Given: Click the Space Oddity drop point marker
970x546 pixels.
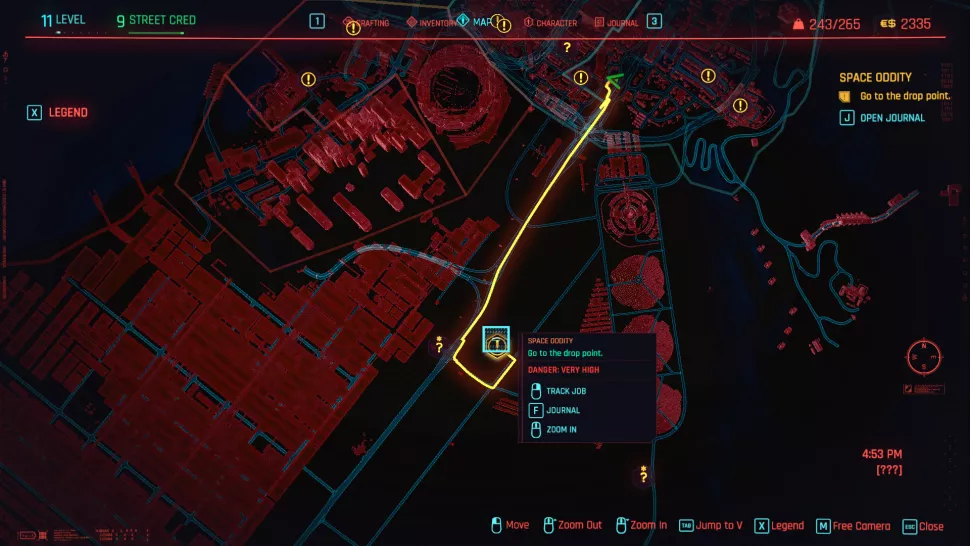Looking at the screenshot, I should tap(494, 341).
